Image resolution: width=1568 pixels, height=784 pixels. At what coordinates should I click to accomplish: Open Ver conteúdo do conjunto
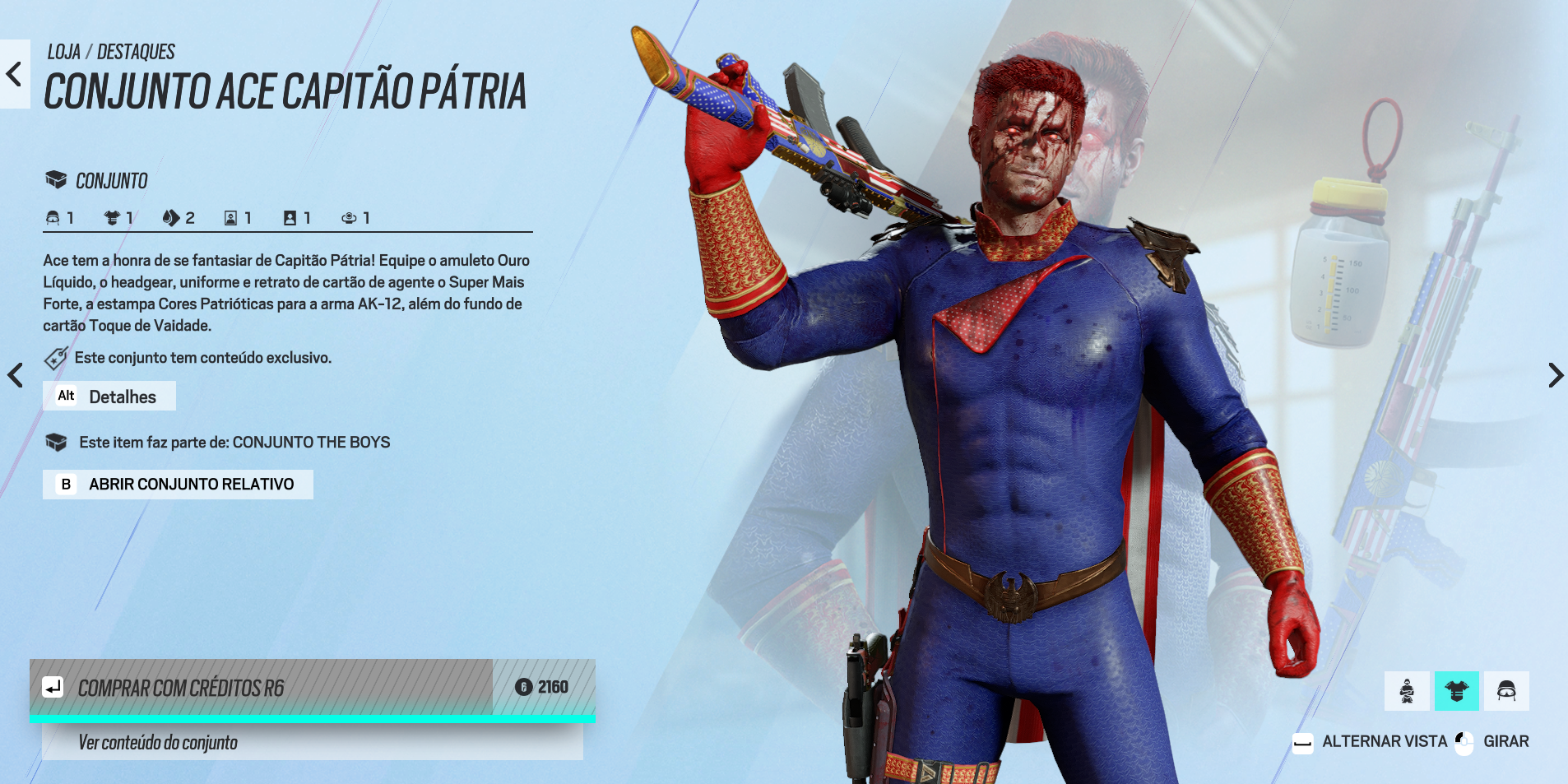click(x=156, y=742)
